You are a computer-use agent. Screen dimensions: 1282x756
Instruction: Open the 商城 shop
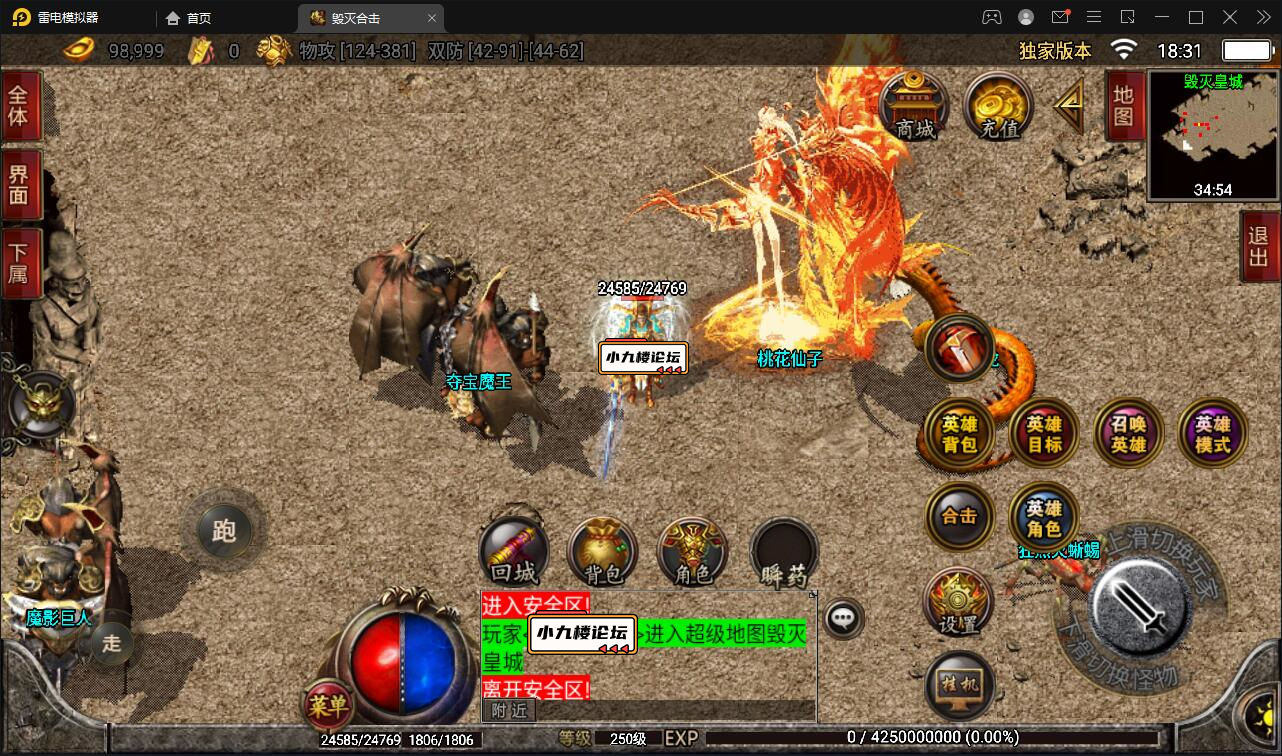[914, 107]
